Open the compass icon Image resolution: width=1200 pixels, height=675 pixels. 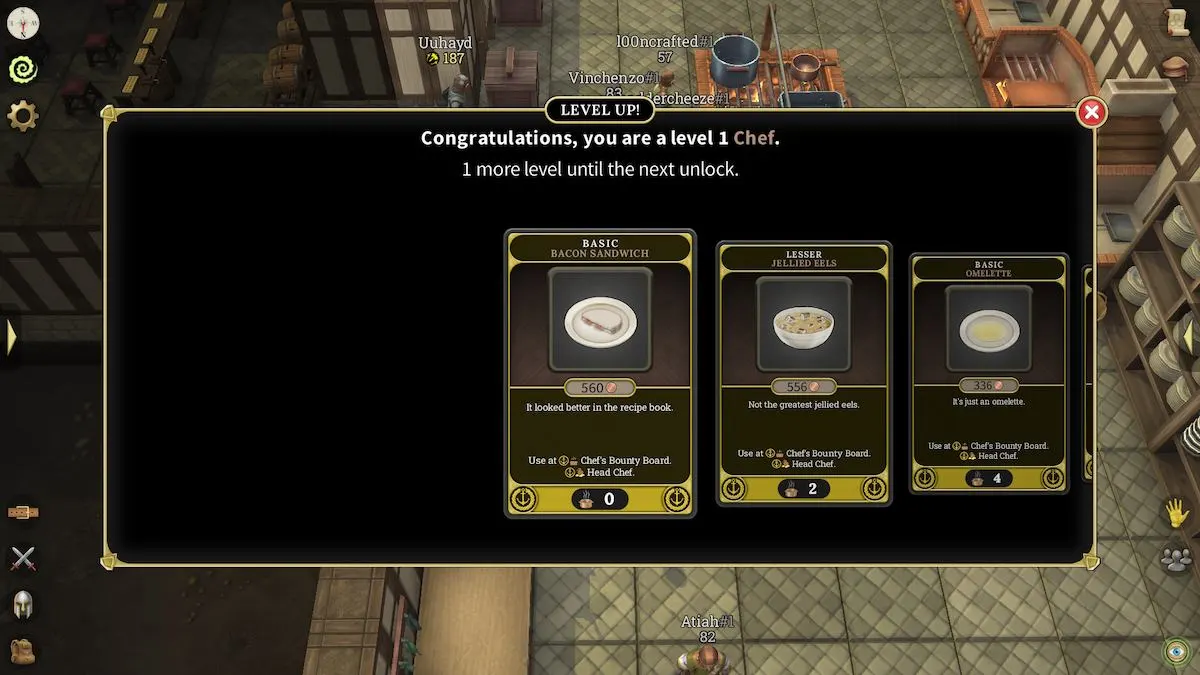(x=22, y=22)
